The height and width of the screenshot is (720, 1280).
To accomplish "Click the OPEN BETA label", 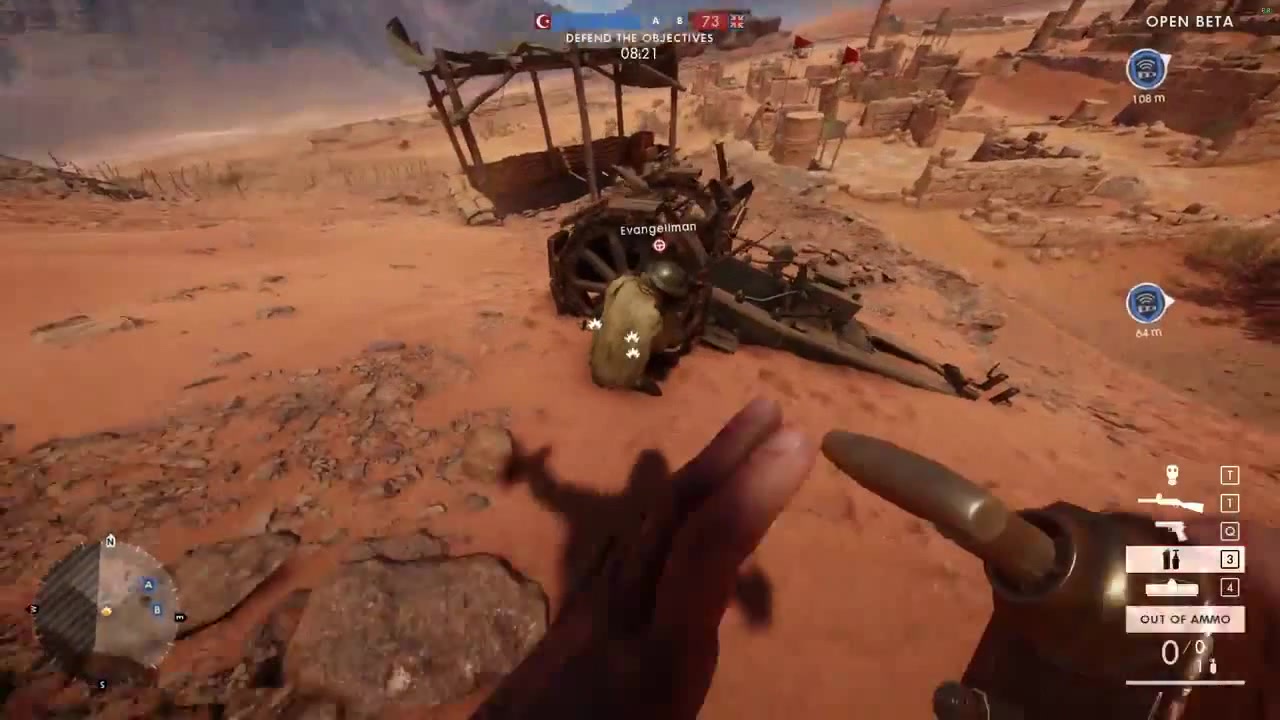I will point(1189,21).
